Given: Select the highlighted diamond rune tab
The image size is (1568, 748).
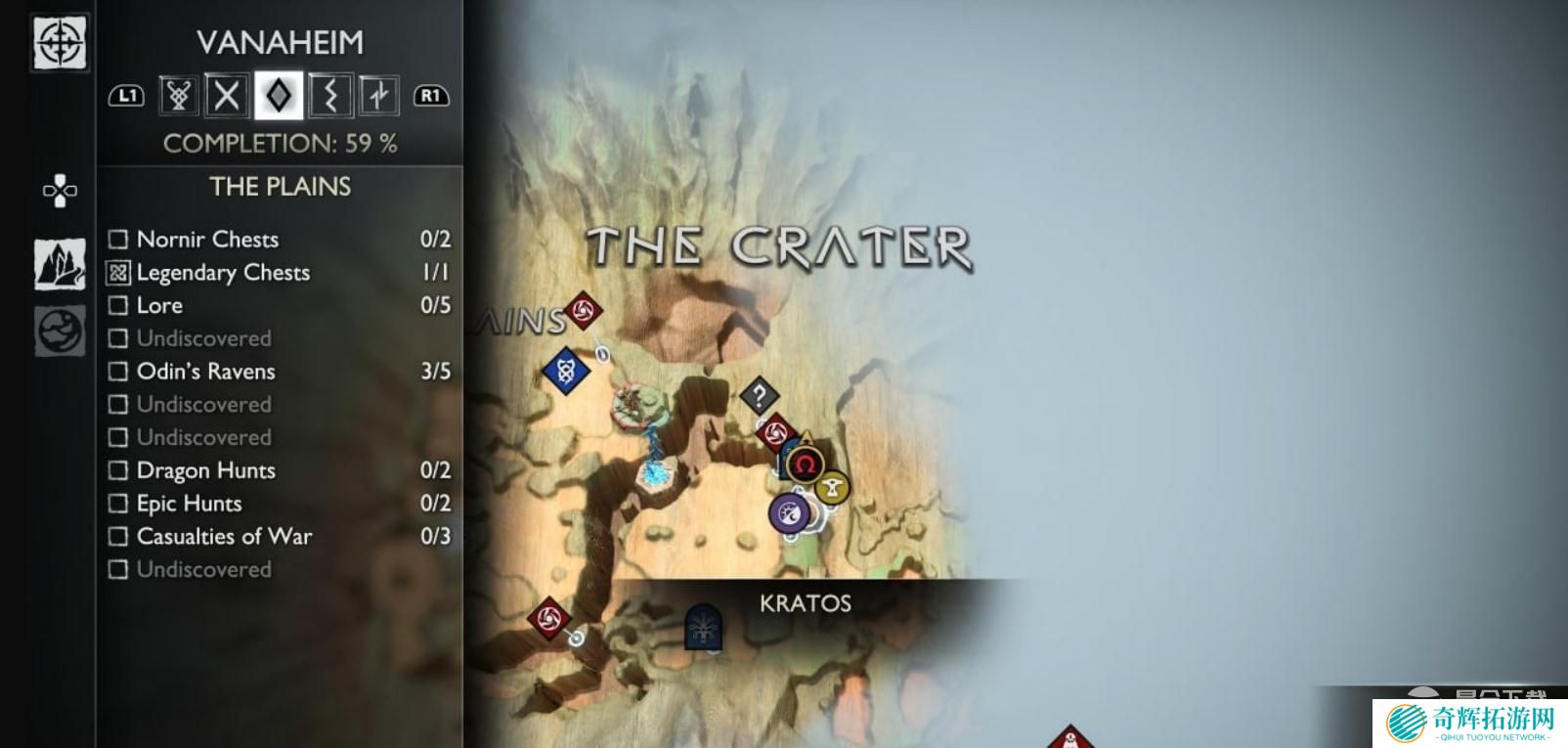Looking at the screenshot, I should tap(279, 96).
